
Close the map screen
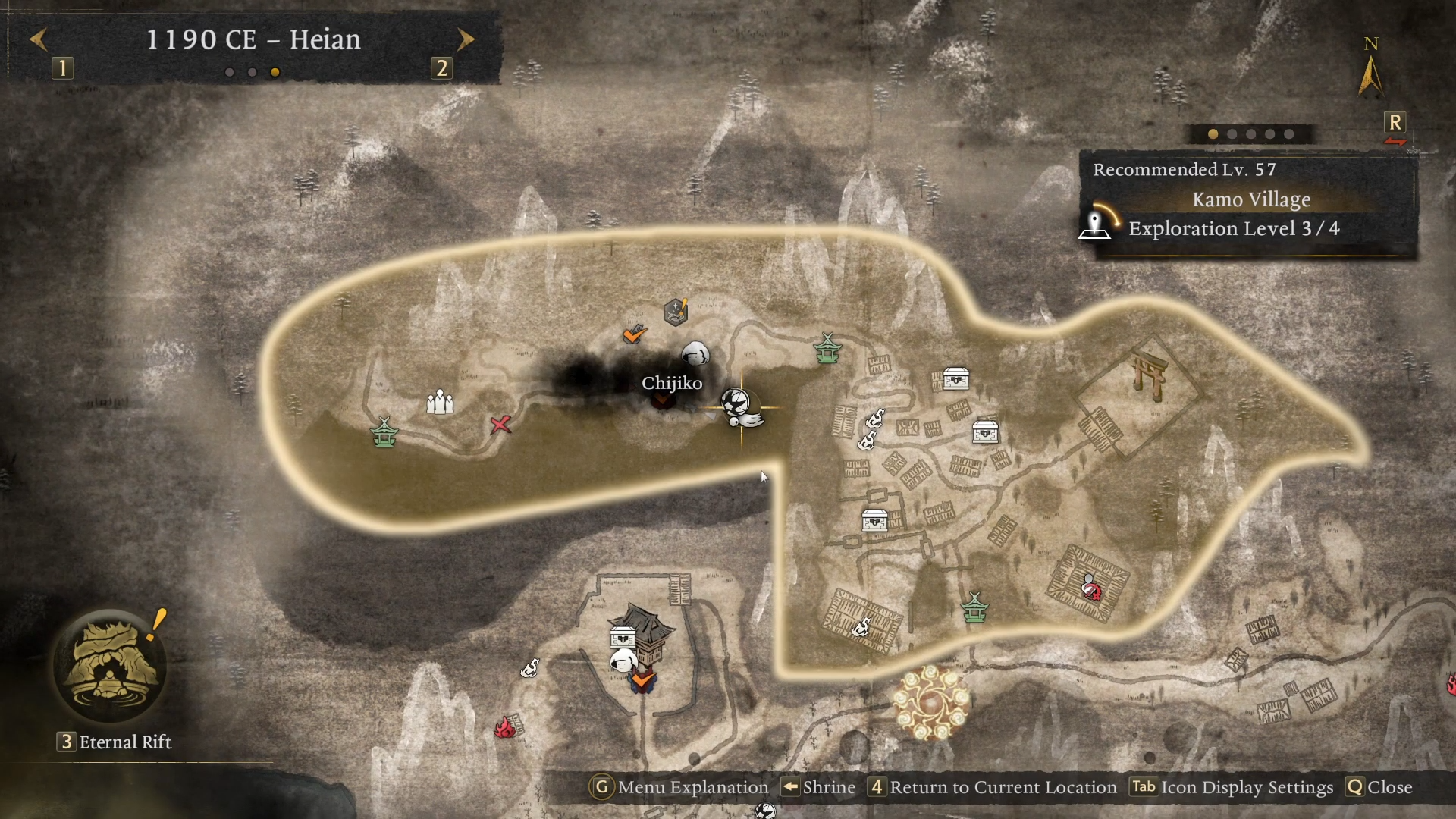(x=1379, y=787)
